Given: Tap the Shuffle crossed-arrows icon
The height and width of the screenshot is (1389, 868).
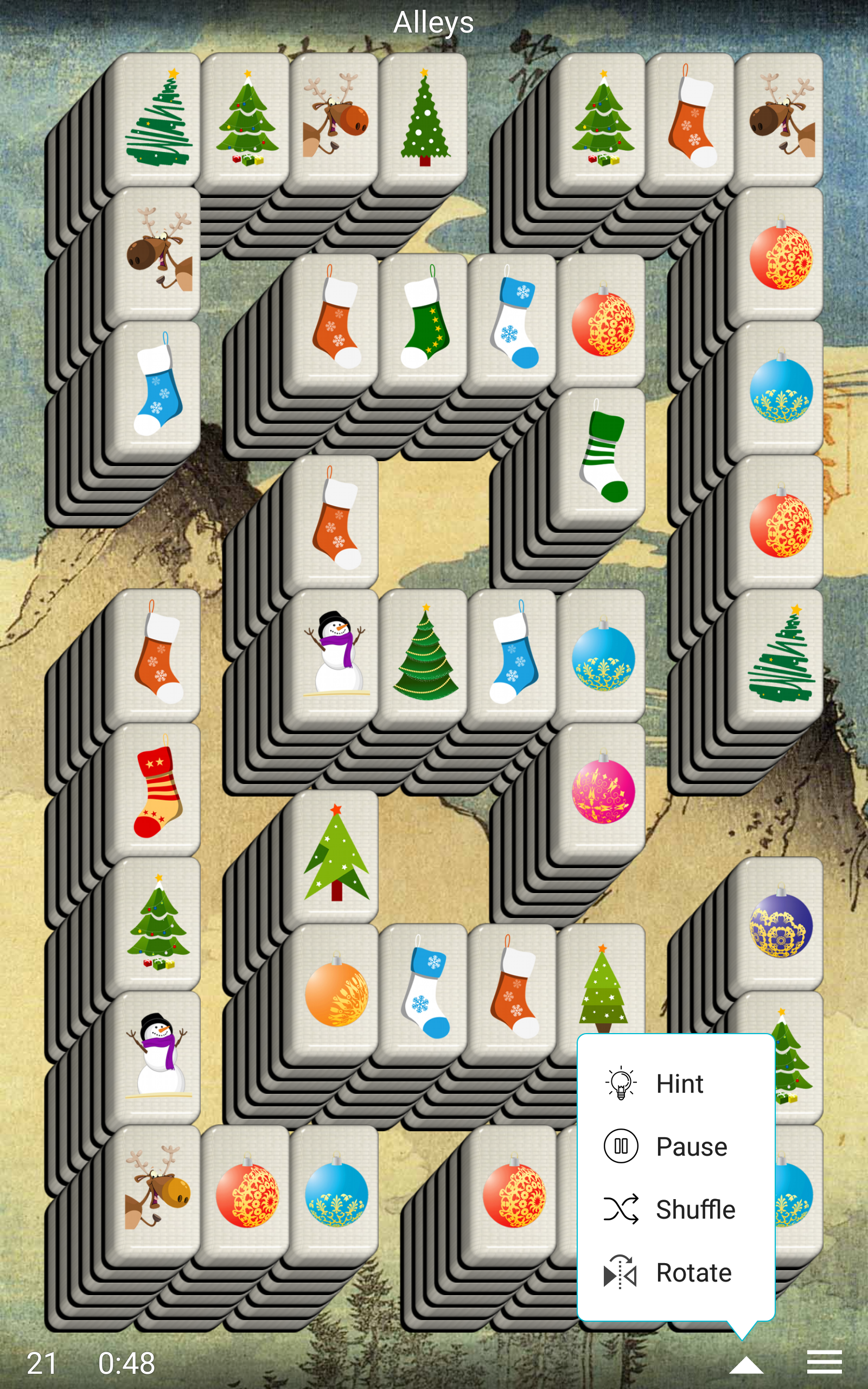Looking at the screenshot, I should click(x=622, y=1209).
